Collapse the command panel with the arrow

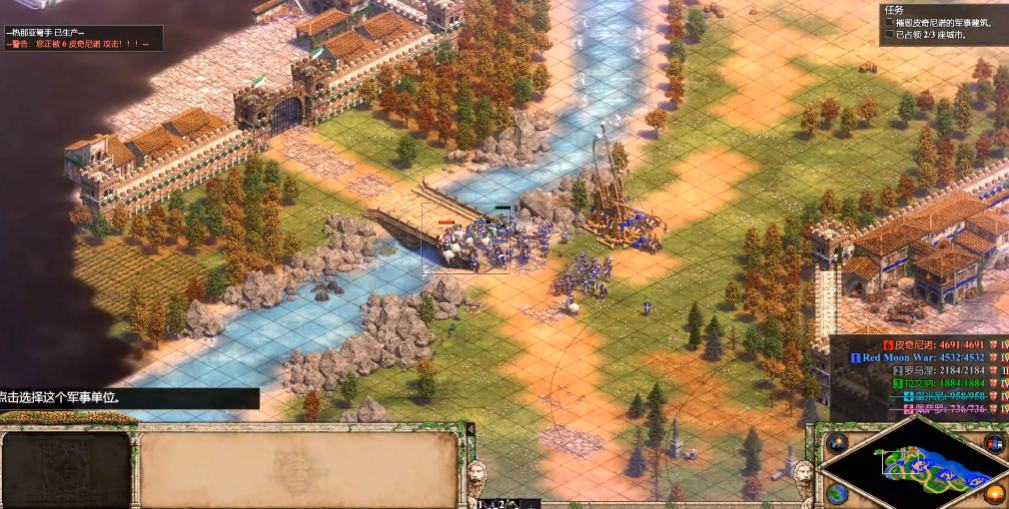point(470,429)
